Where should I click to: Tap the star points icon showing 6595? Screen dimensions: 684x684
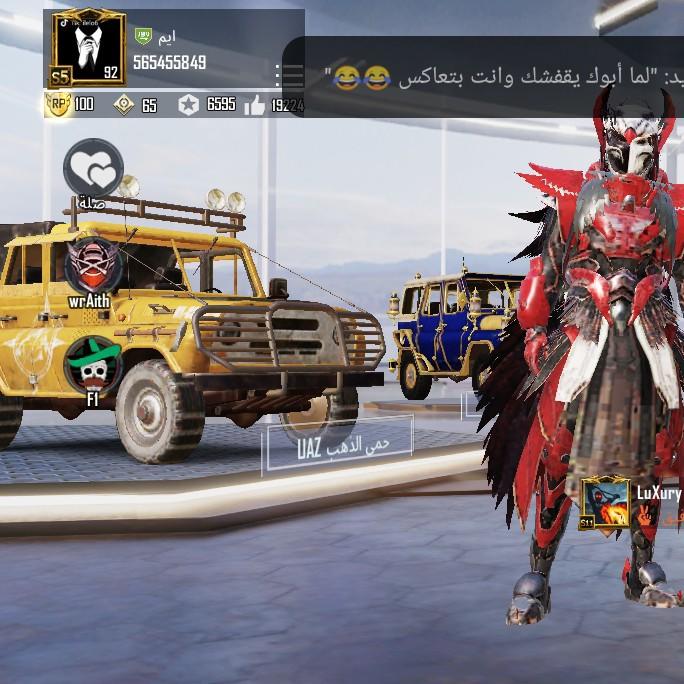click(x=188, y=104)
